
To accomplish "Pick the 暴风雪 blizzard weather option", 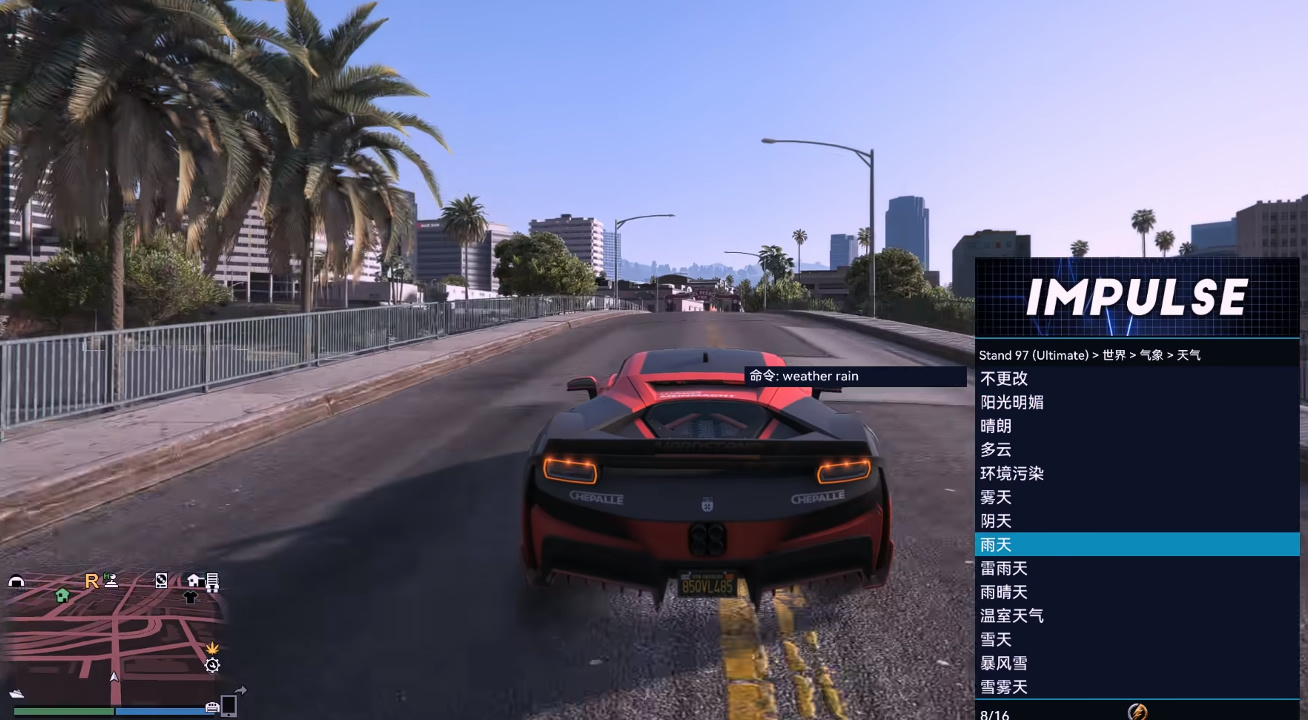I will pyautogui.click(x=1005, y=663).
